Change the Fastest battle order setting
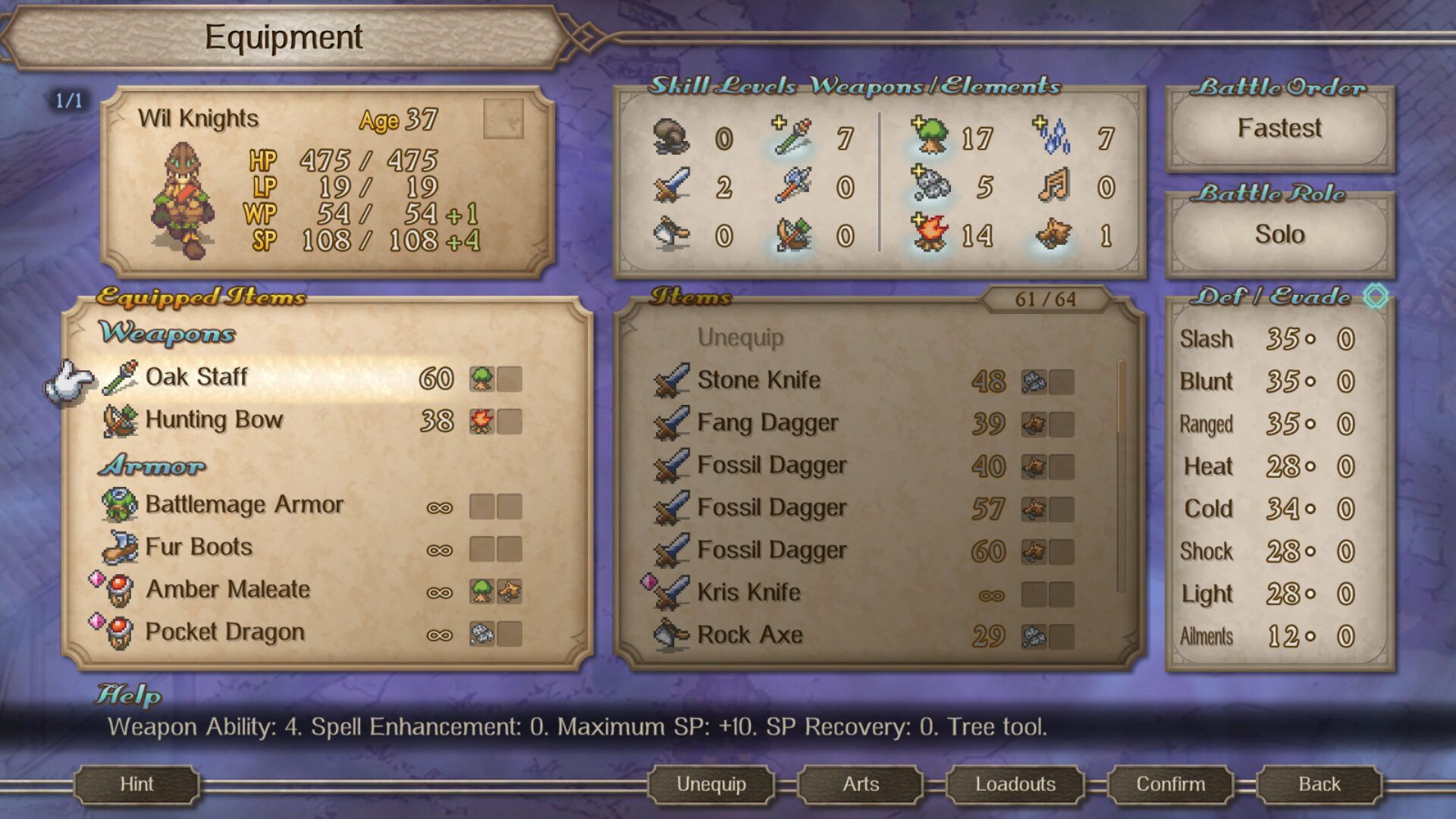This screenshot has height=819, width=1456. 1279,129
